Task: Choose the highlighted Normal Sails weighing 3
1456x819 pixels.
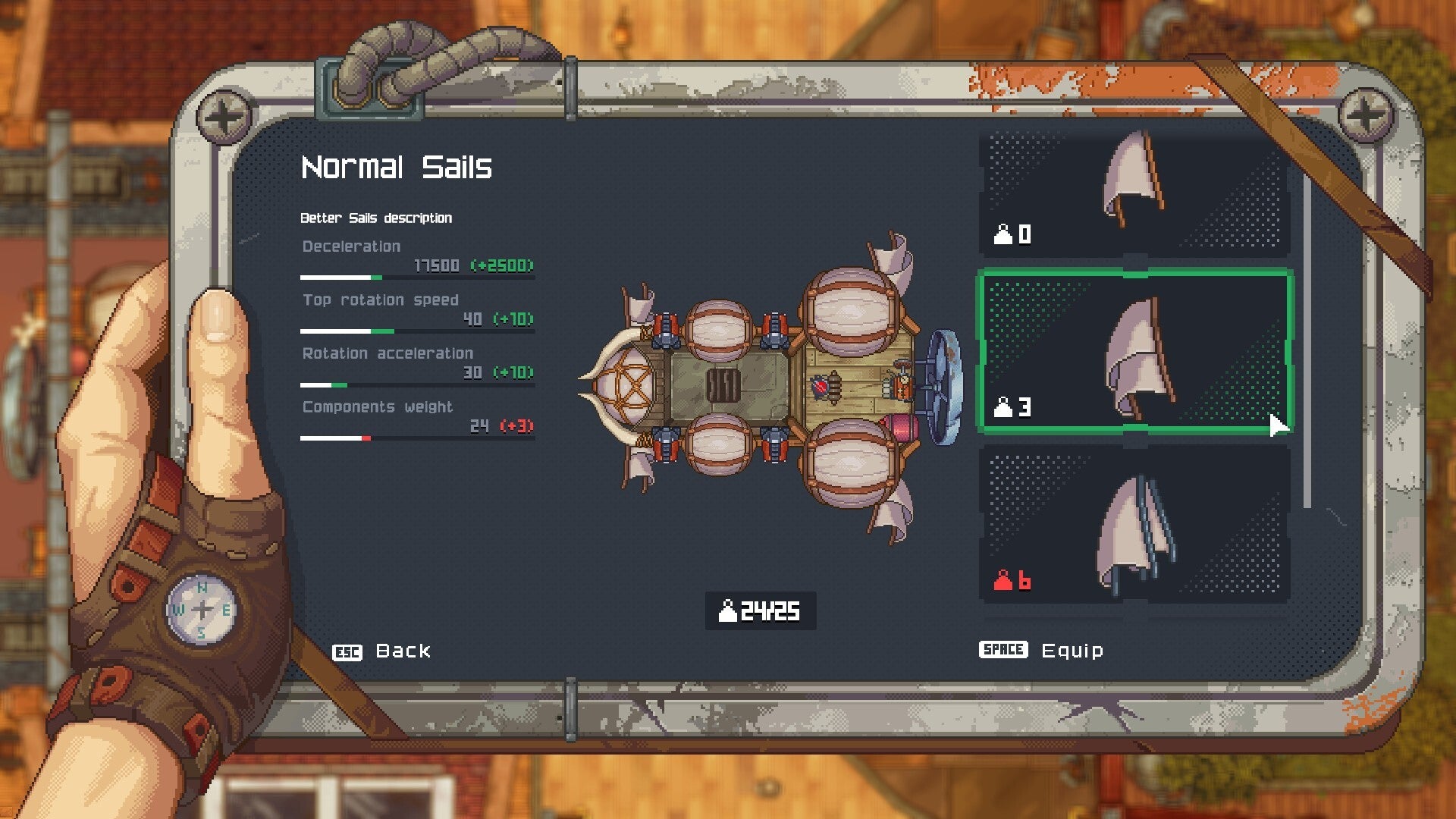Action: pyautogui.click(x=1134, y=353)
